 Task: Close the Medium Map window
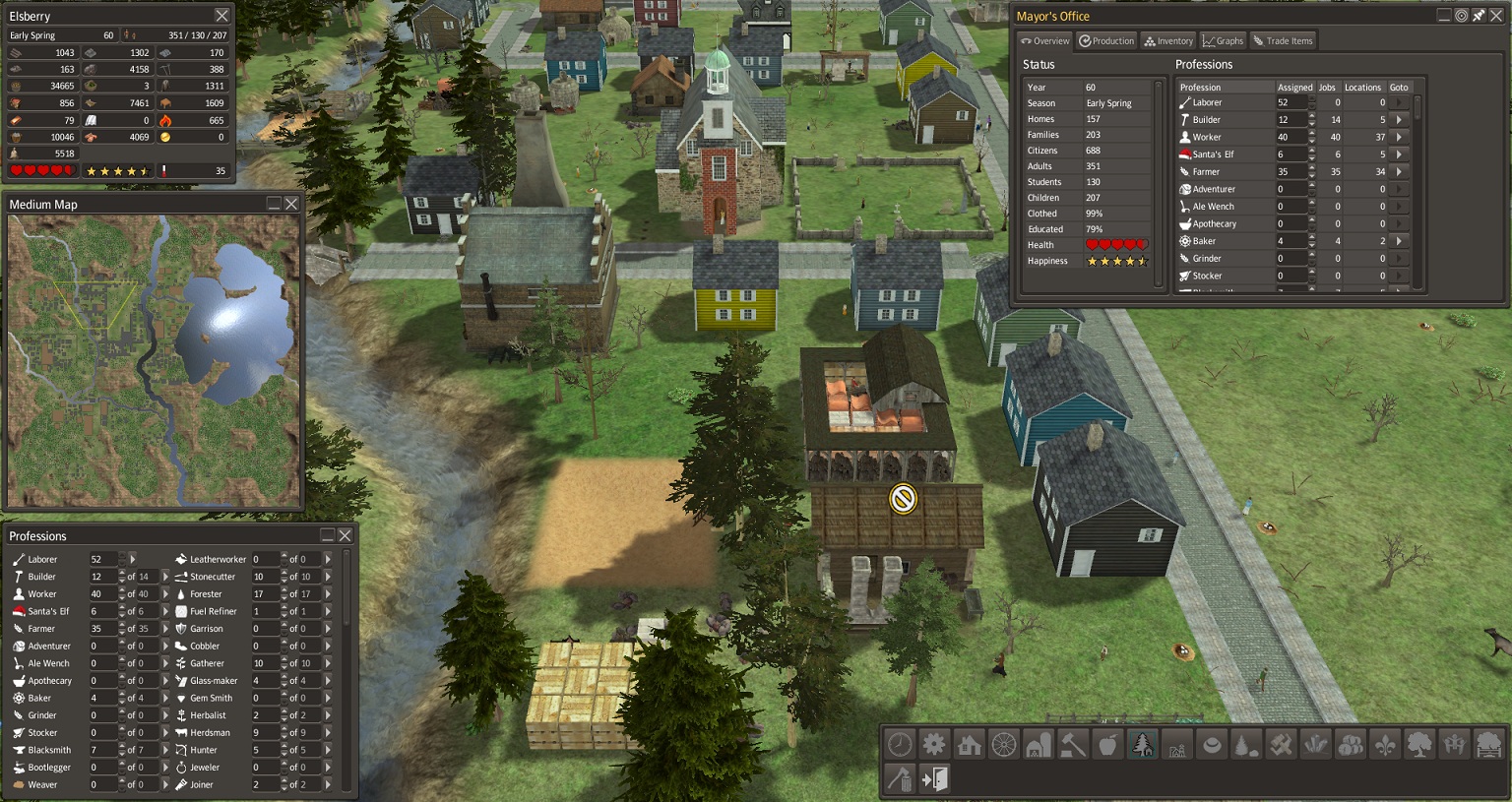pos(291,204)
